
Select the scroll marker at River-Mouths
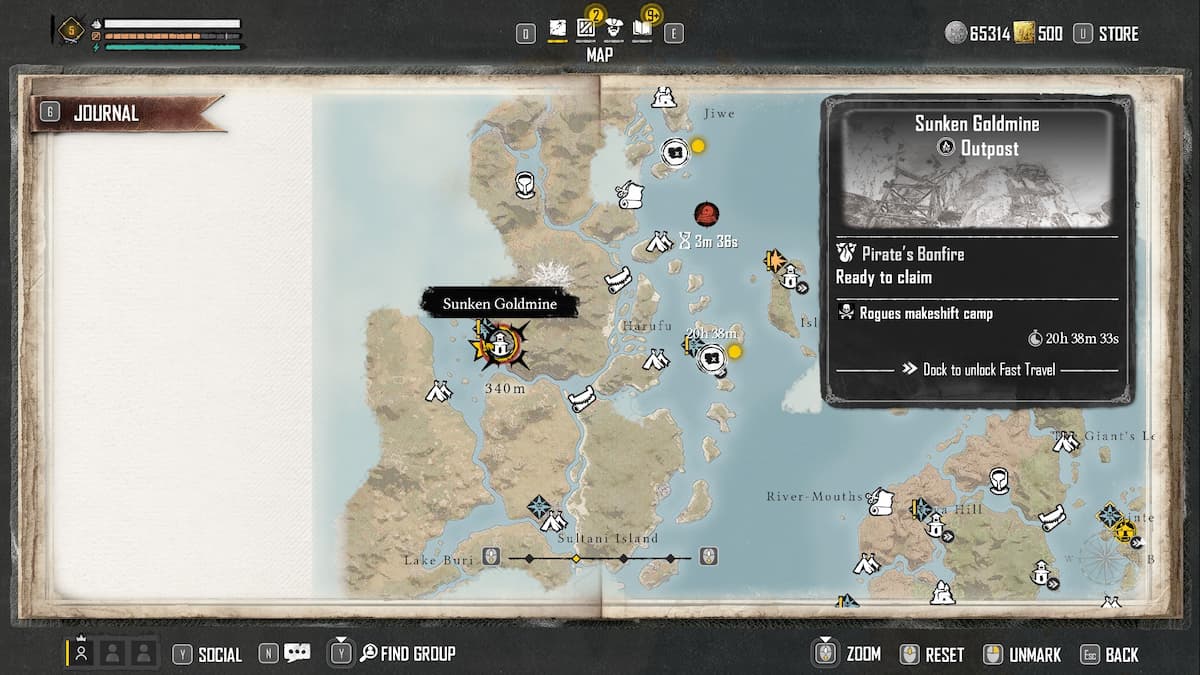(879, 501)
